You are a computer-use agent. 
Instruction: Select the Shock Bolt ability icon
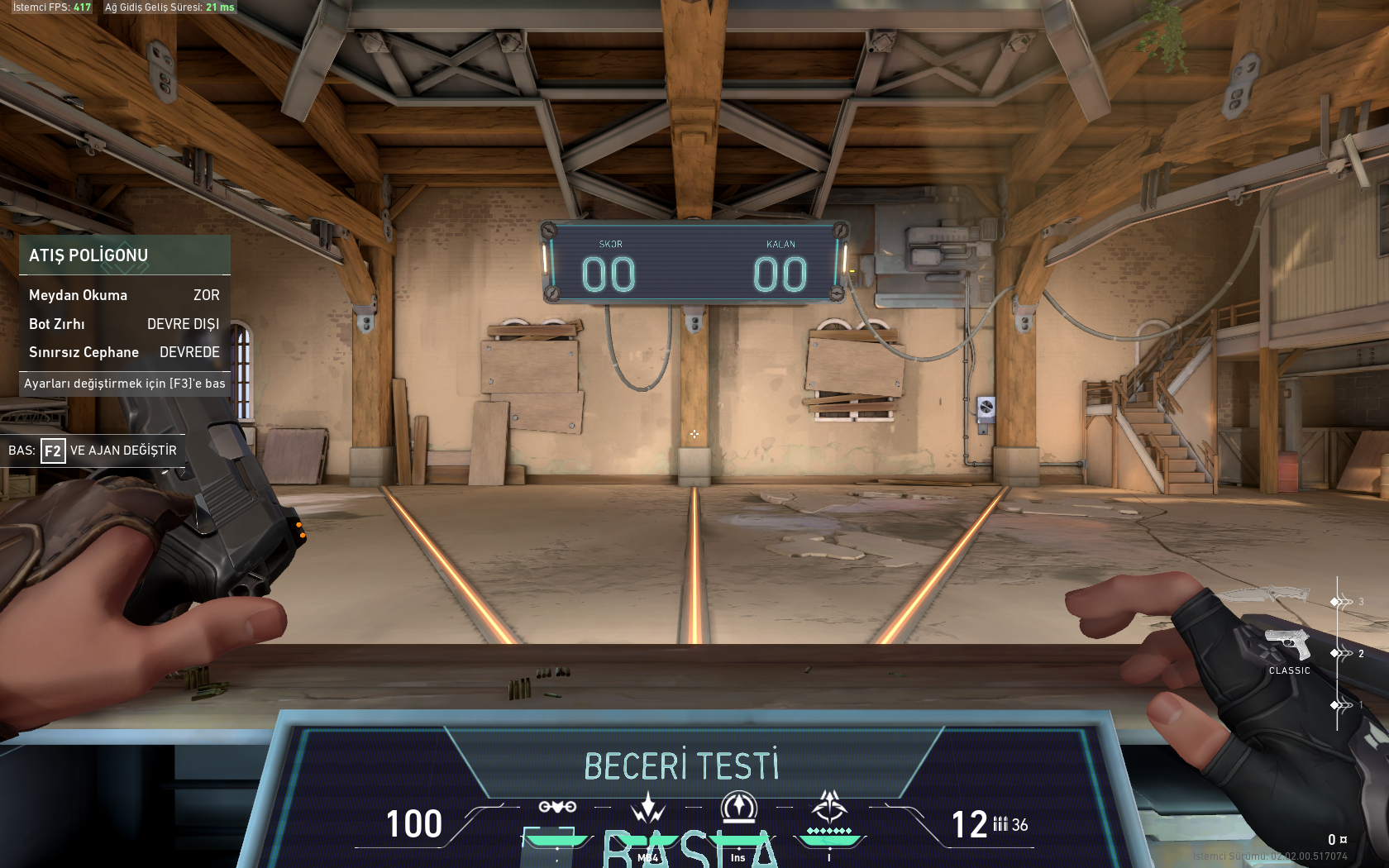(x=648, y=807)
